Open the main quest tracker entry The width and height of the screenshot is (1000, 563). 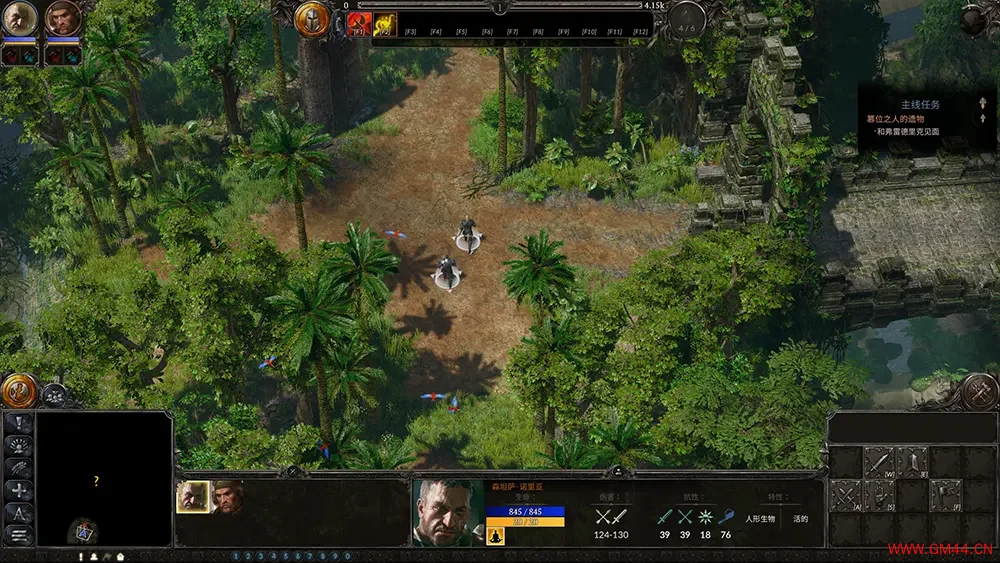click(905, 118)
